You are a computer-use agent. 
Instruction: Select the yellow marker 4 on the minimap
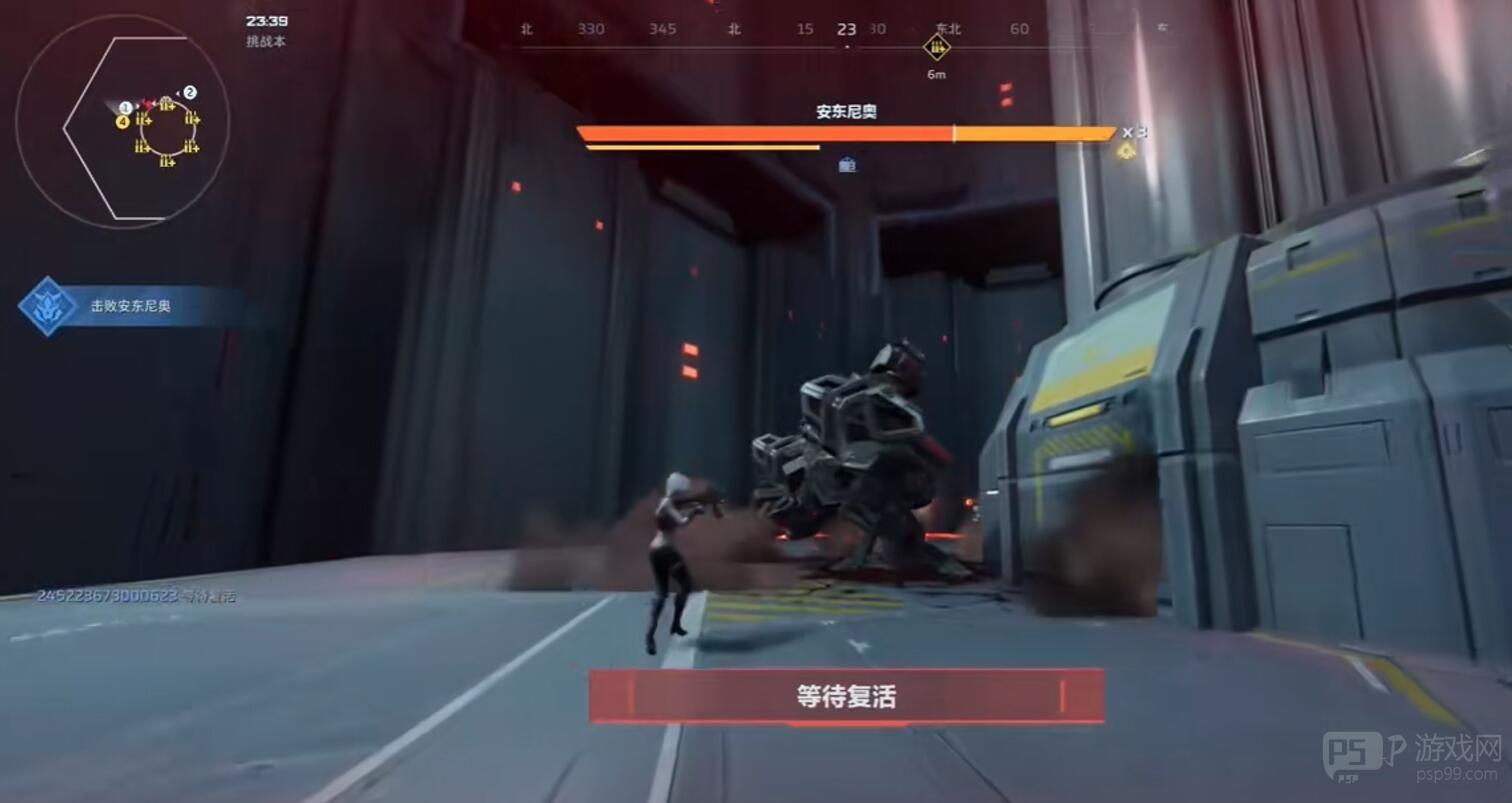point(122,121)
